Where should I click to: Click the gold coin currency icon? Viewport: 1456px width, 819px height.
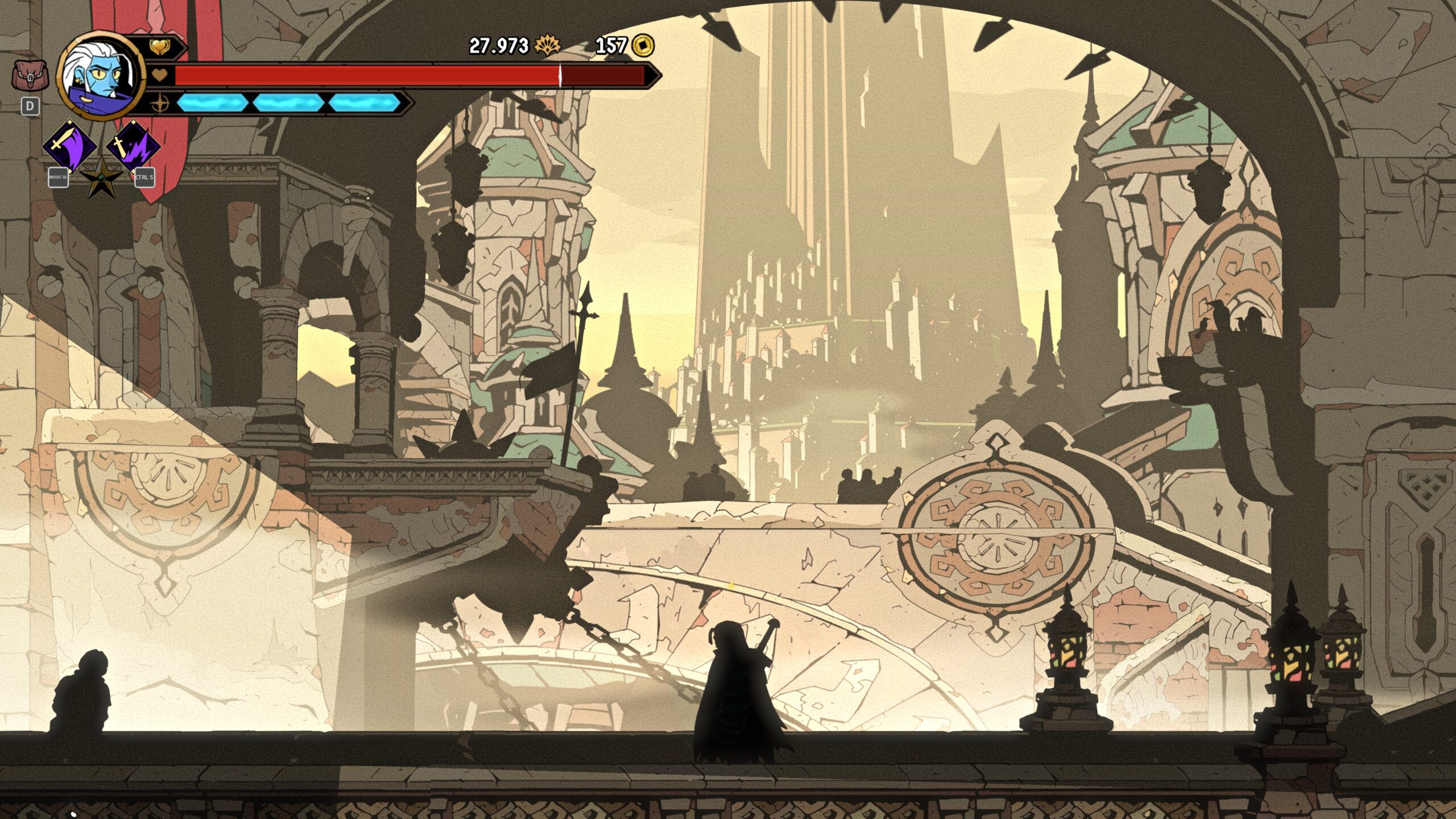[643, 45]
